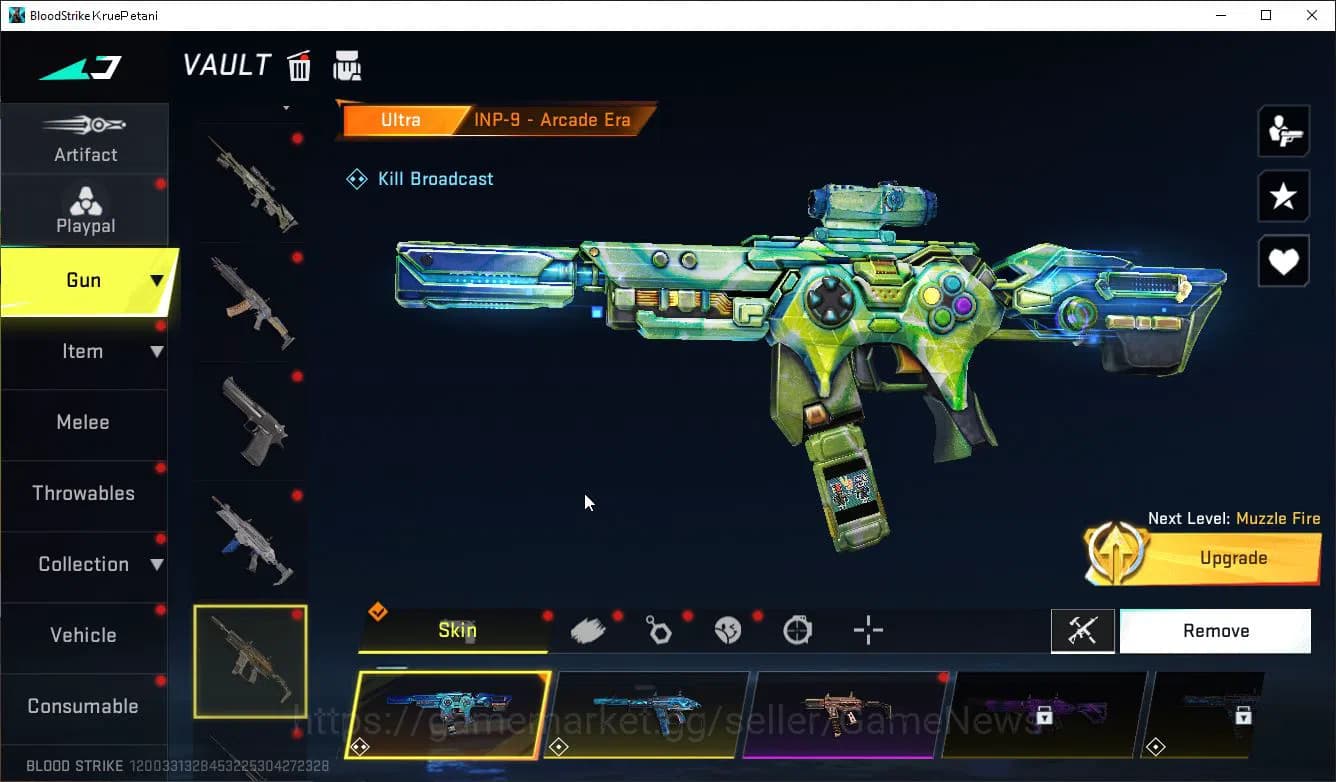This screenshot has height=782, width=1336.
Task: Favorite the weapon with the heart icon
Action: pos(1283,261)
